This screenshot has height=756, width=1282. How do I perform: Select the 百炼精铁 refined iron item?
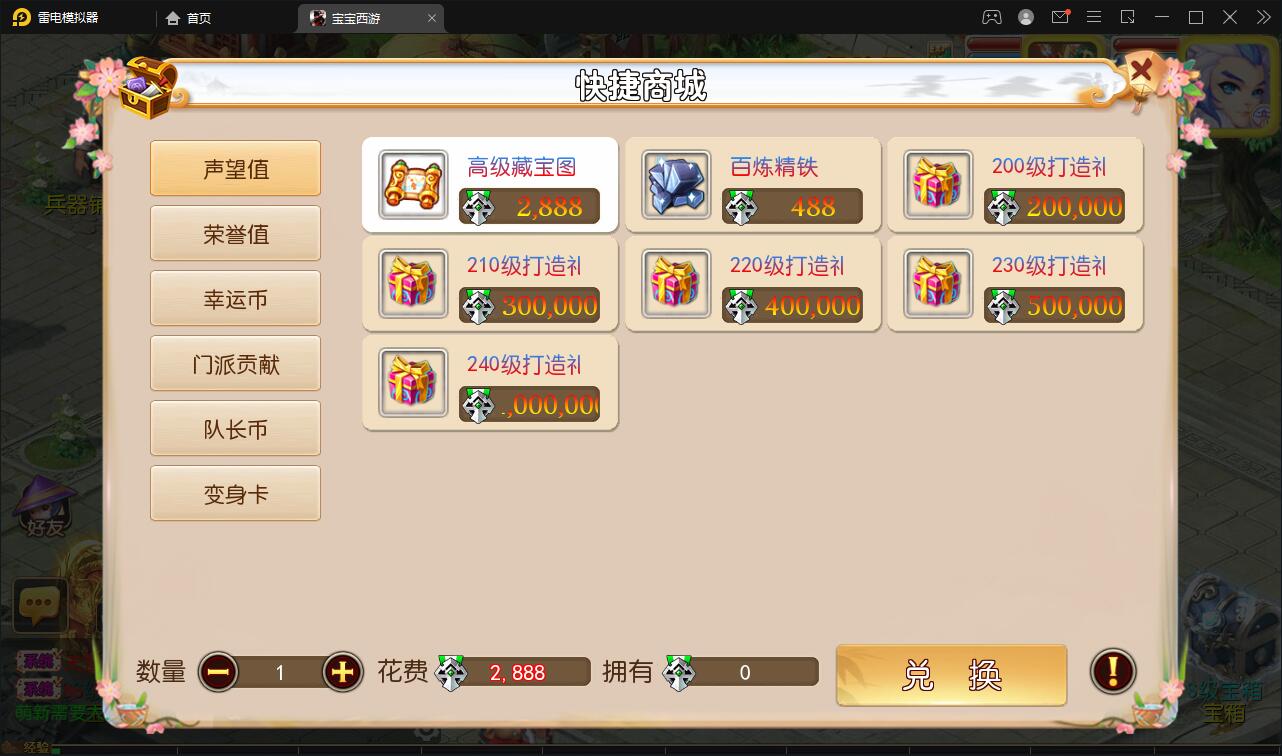(x=751, y=185)
